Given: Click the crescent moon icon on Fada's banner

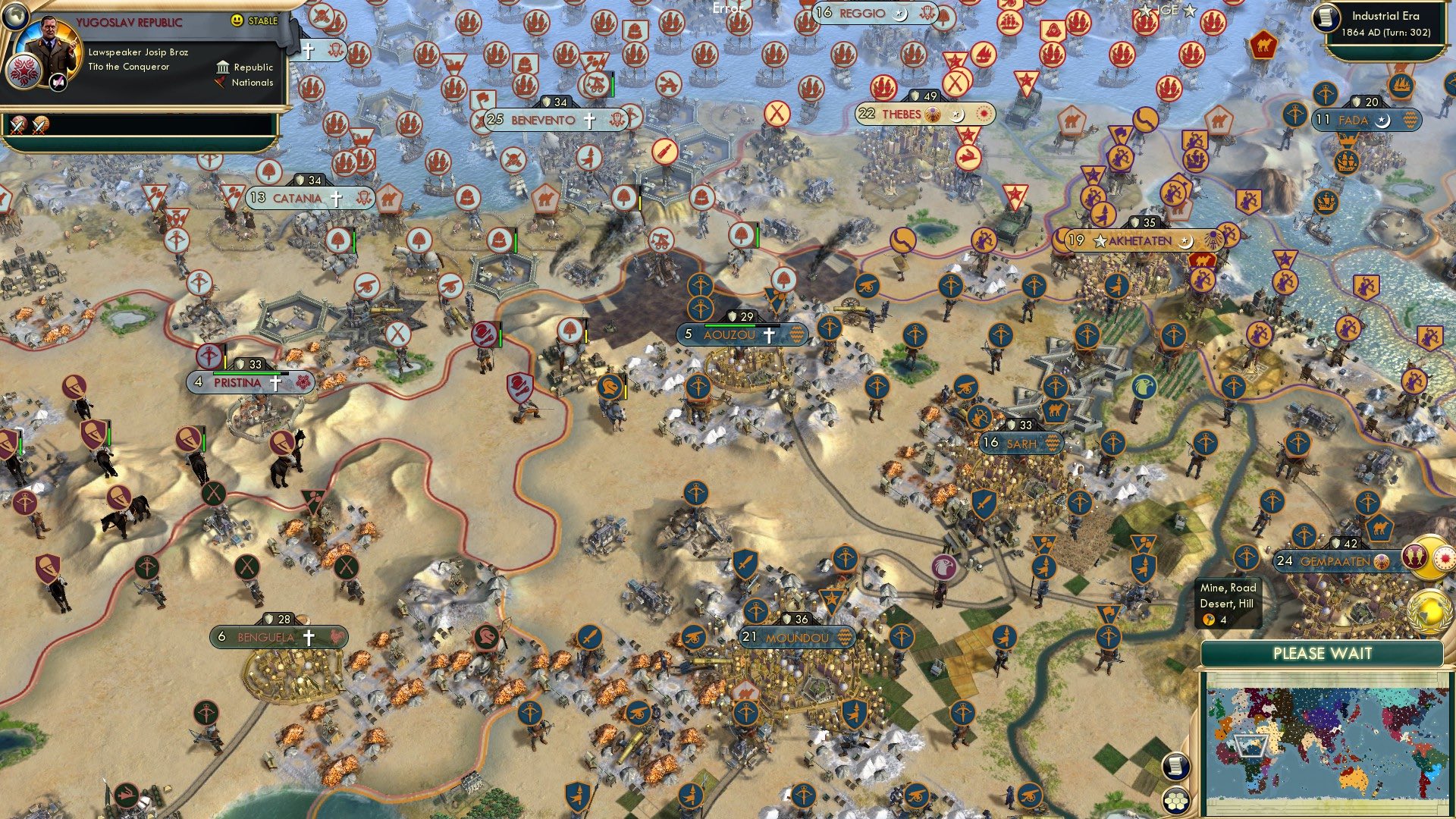Looking at the screenshot, I should click(1382, 121).
